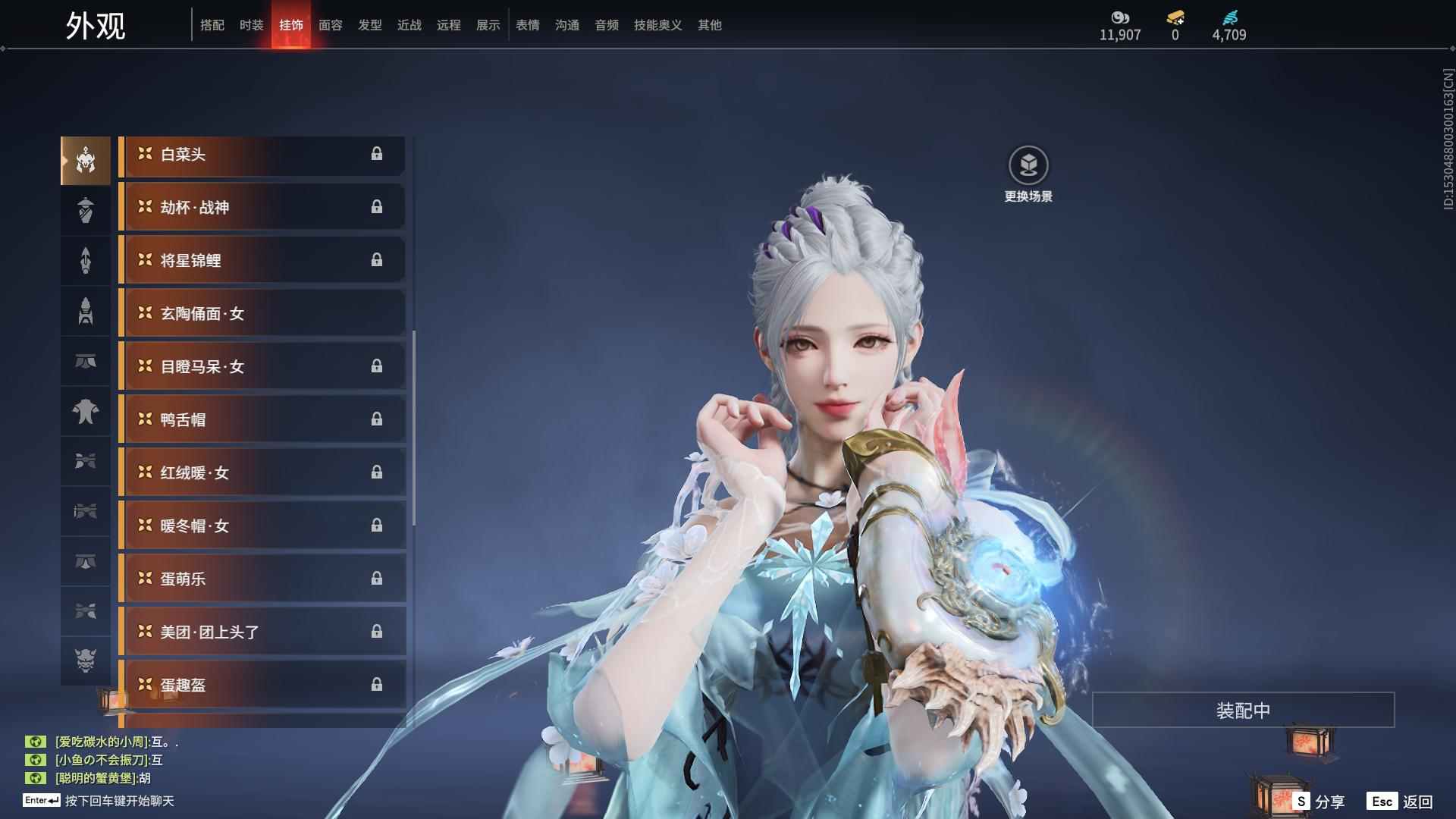Screen dimensions: 1456x819
Task: Click the 更换场景 scene change icon
Action: [1028, 165]
